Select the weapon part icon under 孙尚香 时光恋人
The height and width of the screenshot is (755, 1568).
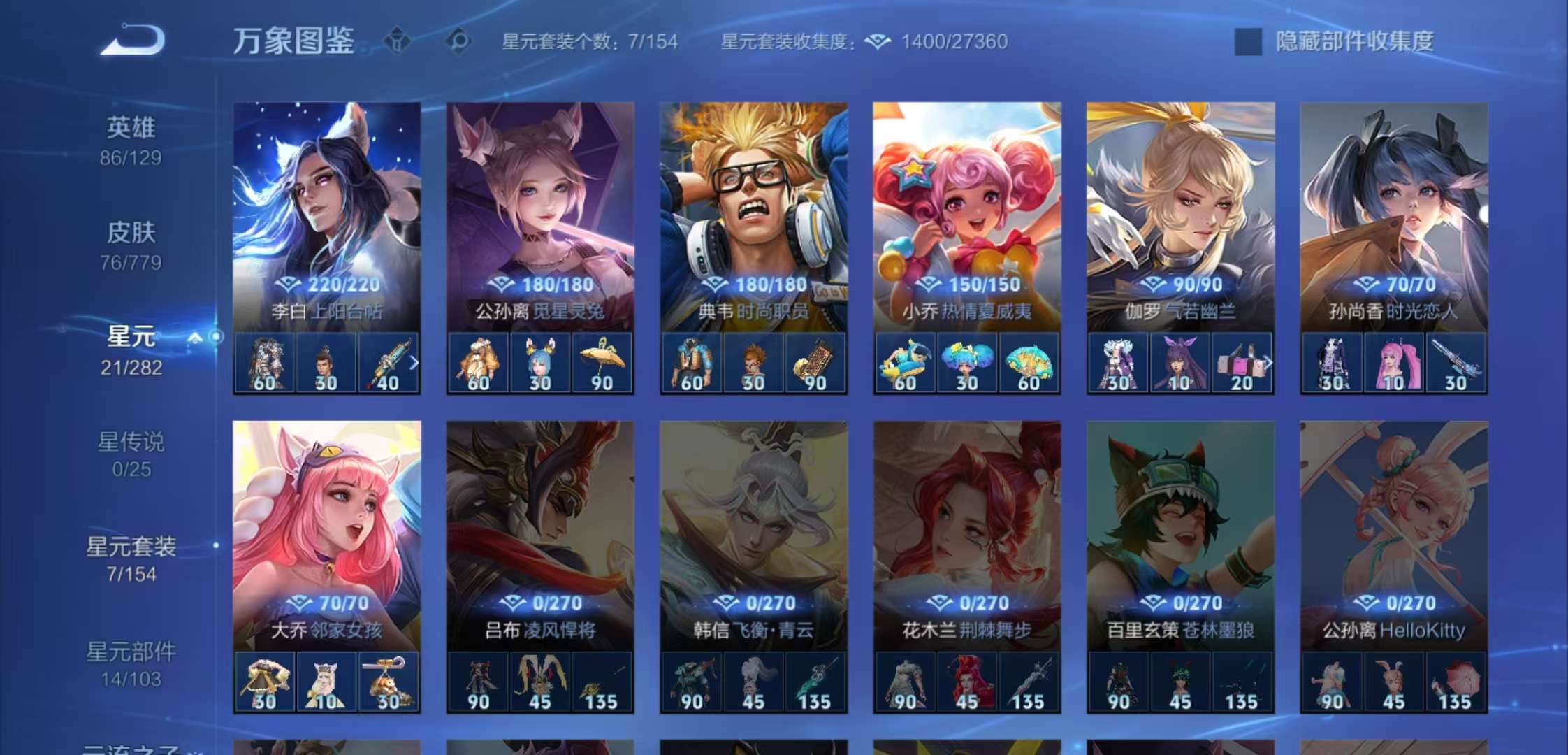[1455, 362]
